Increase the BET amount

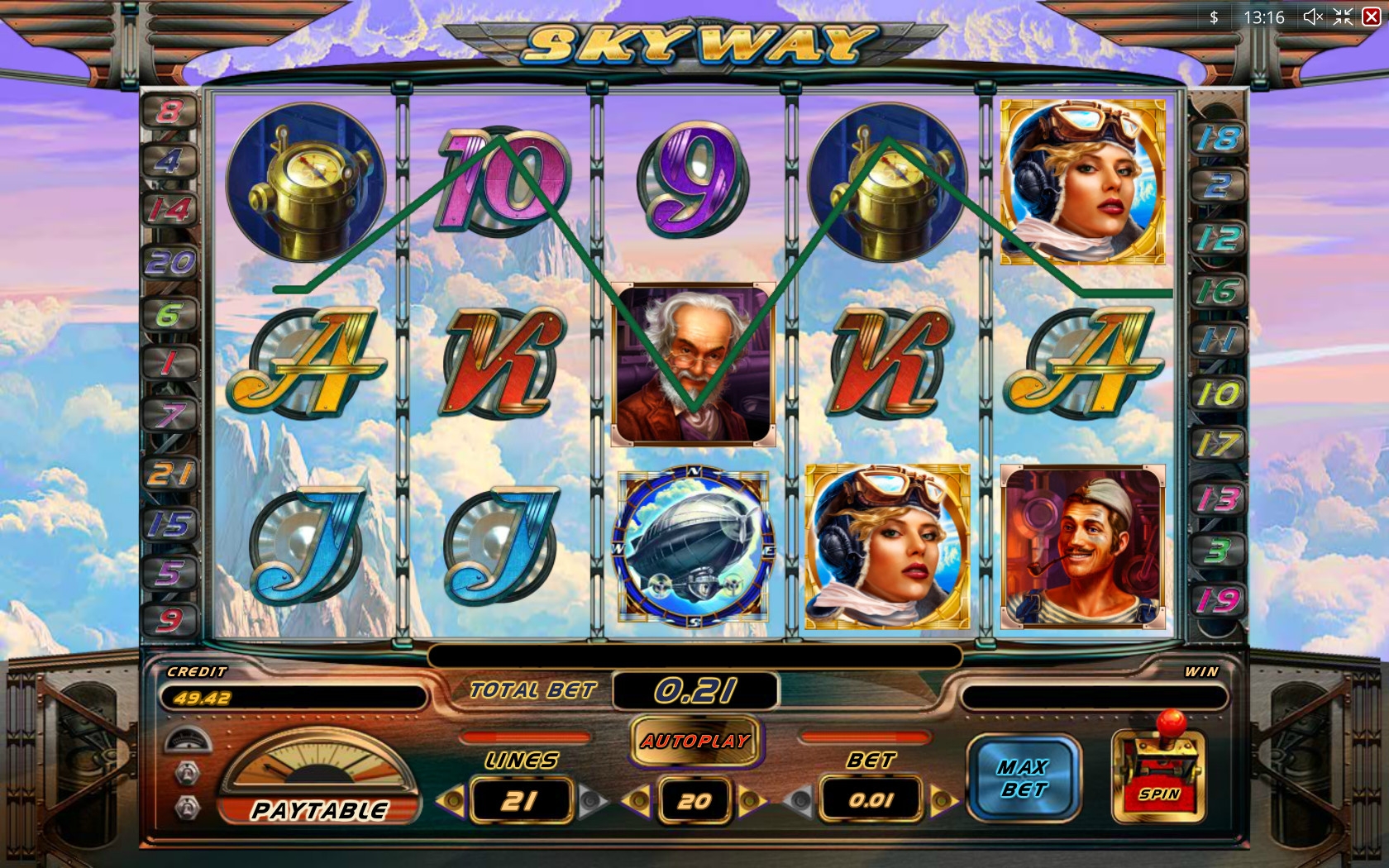point(942,800)
